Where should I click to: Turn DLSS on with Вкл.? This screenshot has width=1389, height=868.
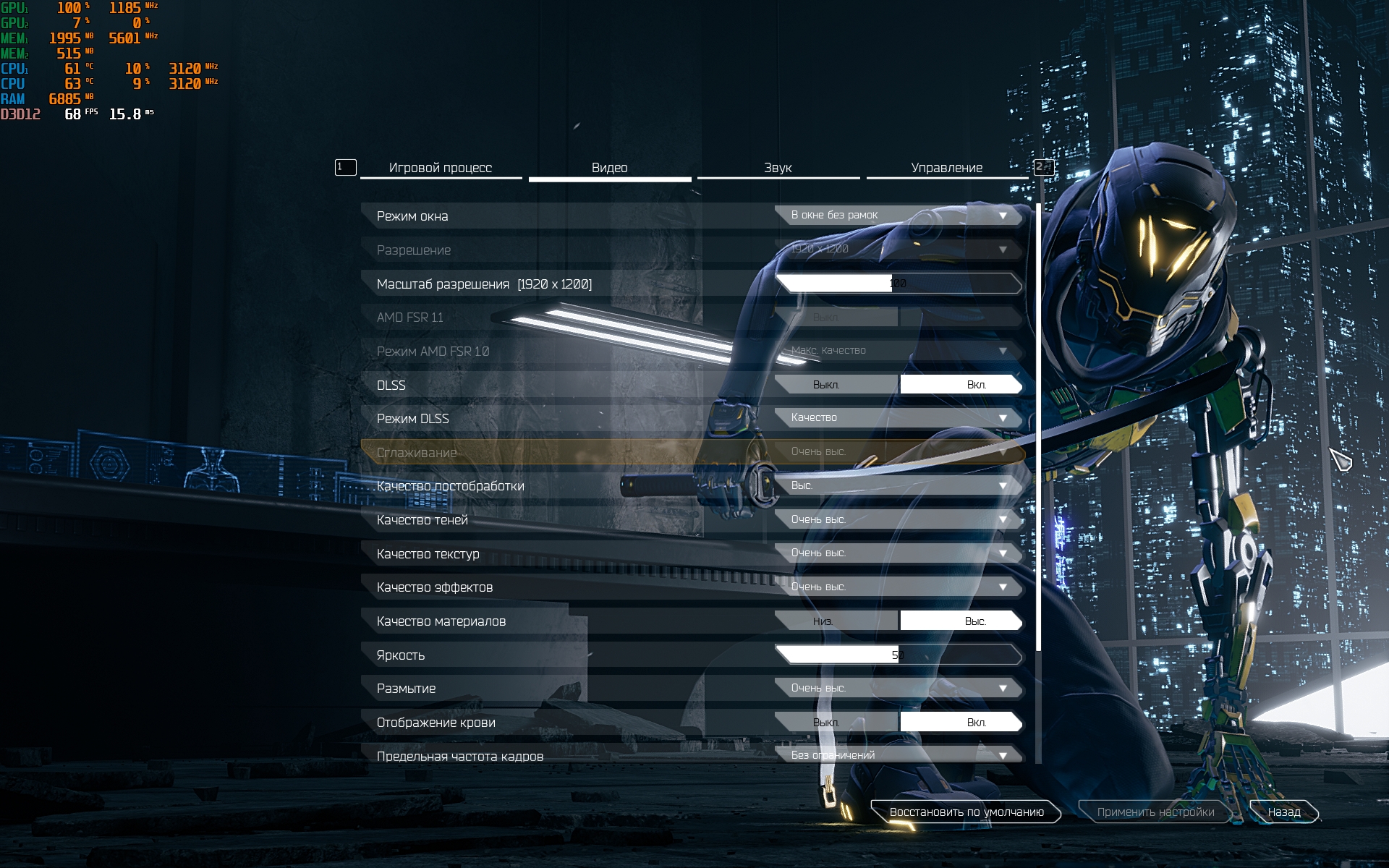961,385
